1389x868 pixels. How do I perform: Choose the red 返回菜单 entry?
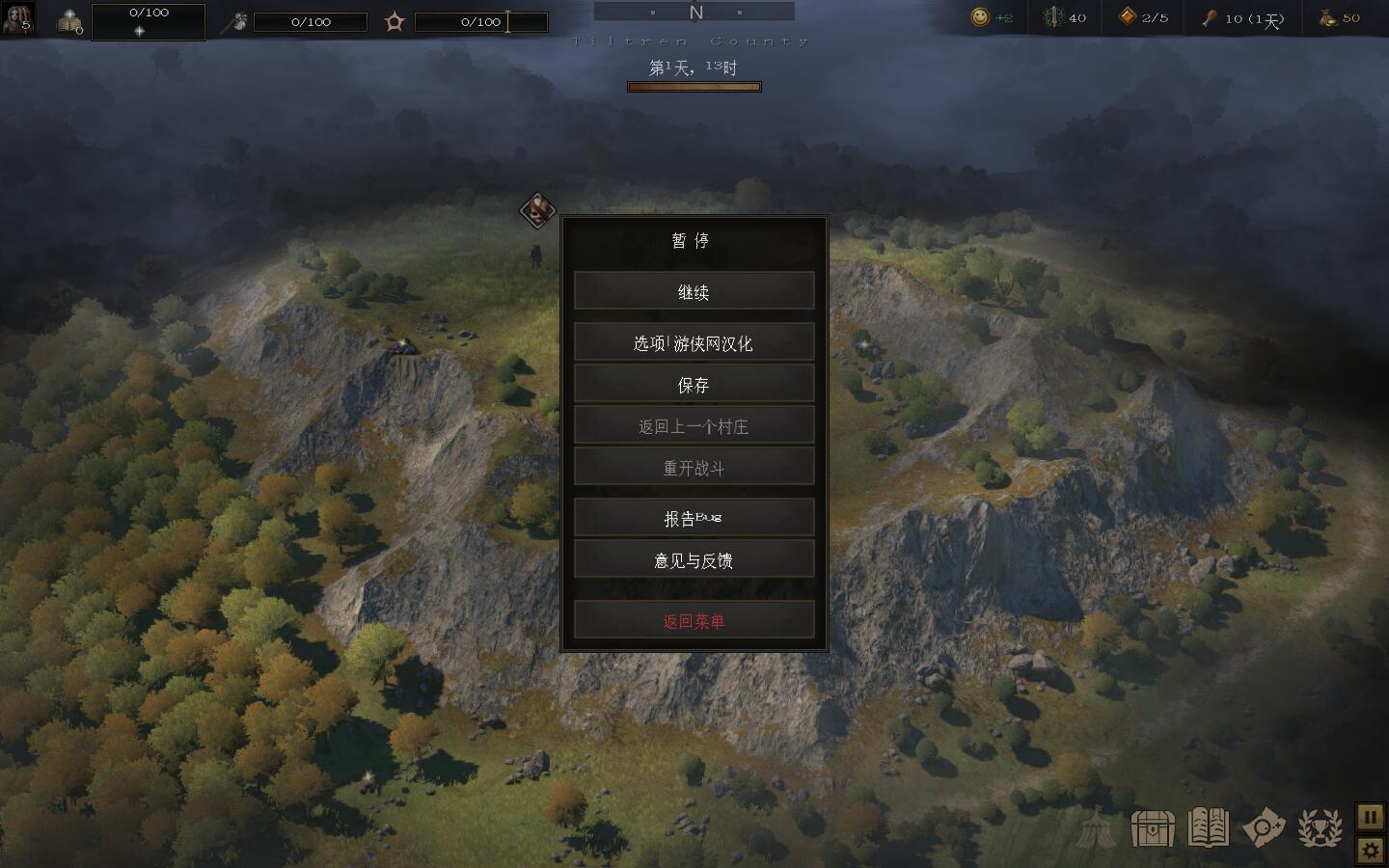694,620
